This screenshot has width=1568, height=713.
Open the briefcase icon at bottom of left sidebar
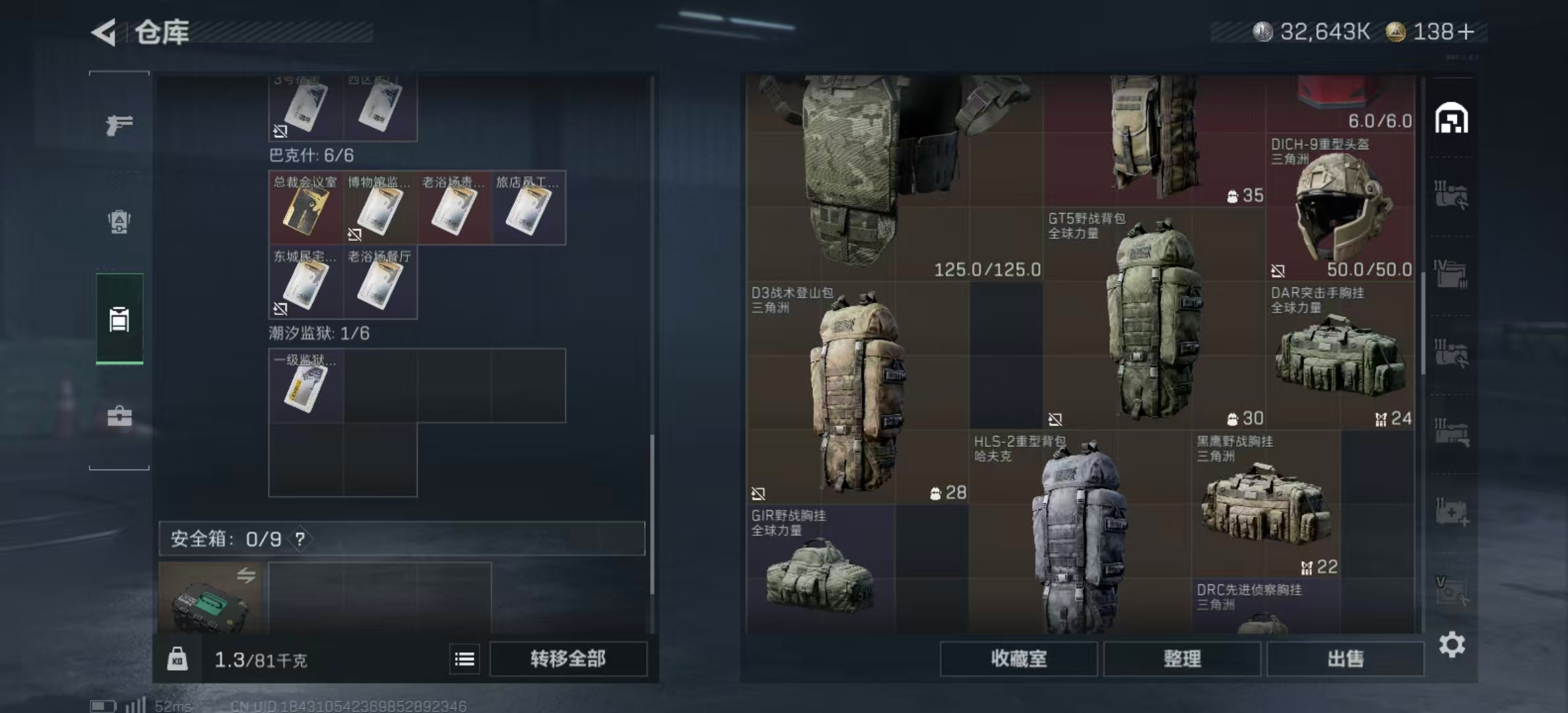pyautogui.click(x=119, y=417)
